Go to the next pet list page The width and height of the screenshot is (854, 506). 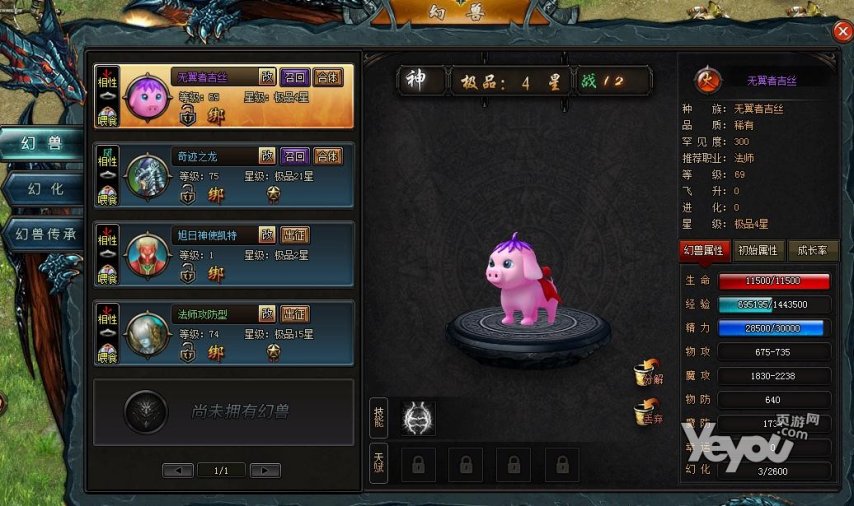click(264, 470)
